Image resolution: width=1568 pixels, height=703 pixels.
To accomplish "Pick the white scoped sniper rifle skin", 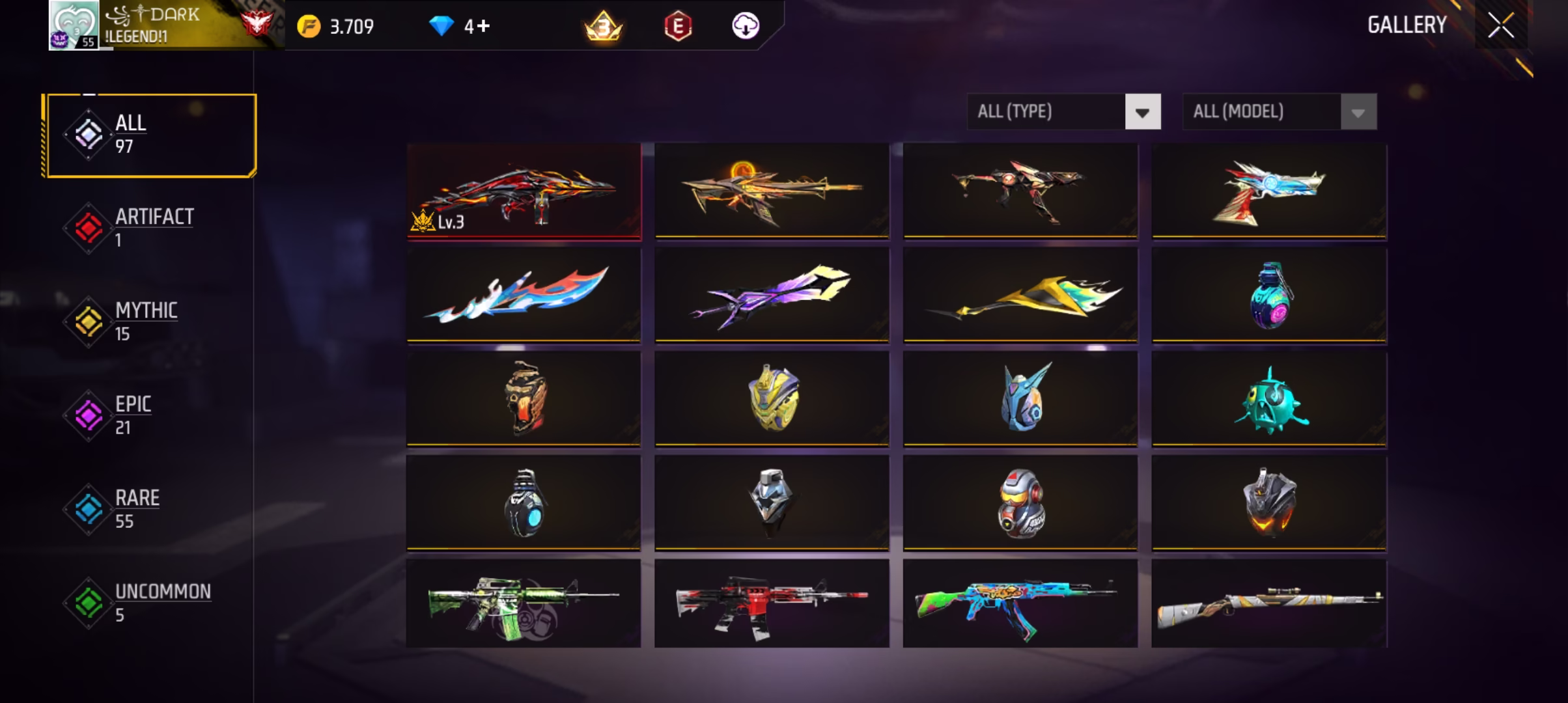I will (1268, 603).
